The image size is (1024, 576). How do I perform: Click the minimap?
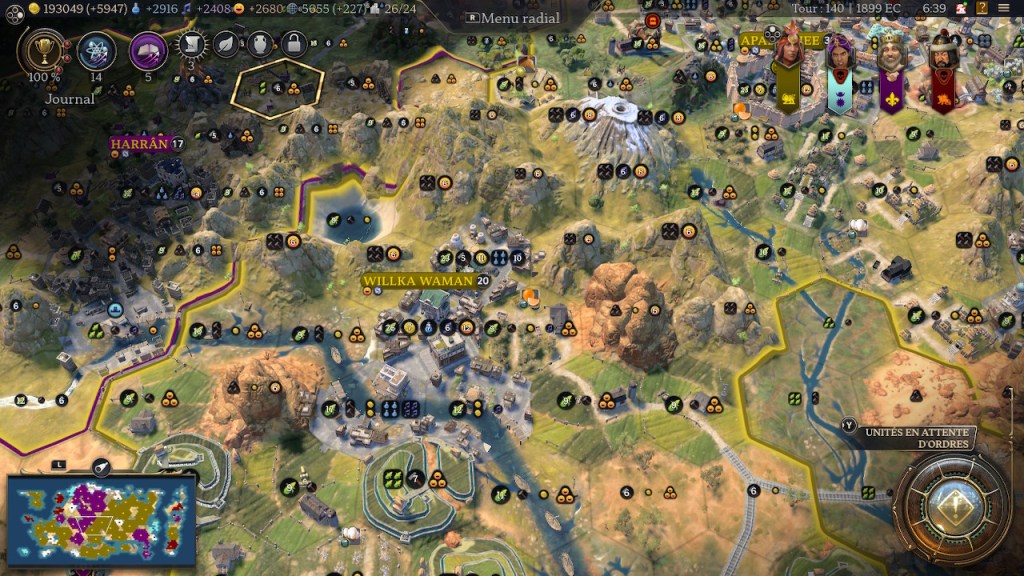click(100, 520)
